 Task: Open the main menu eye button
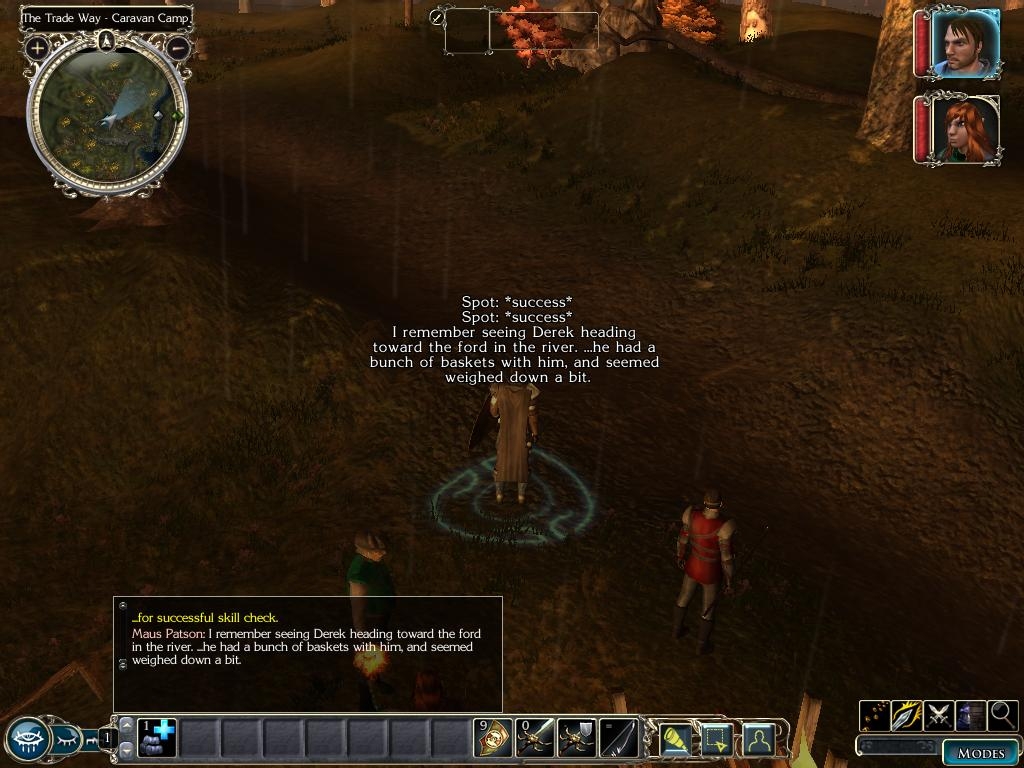click(27, 740)
